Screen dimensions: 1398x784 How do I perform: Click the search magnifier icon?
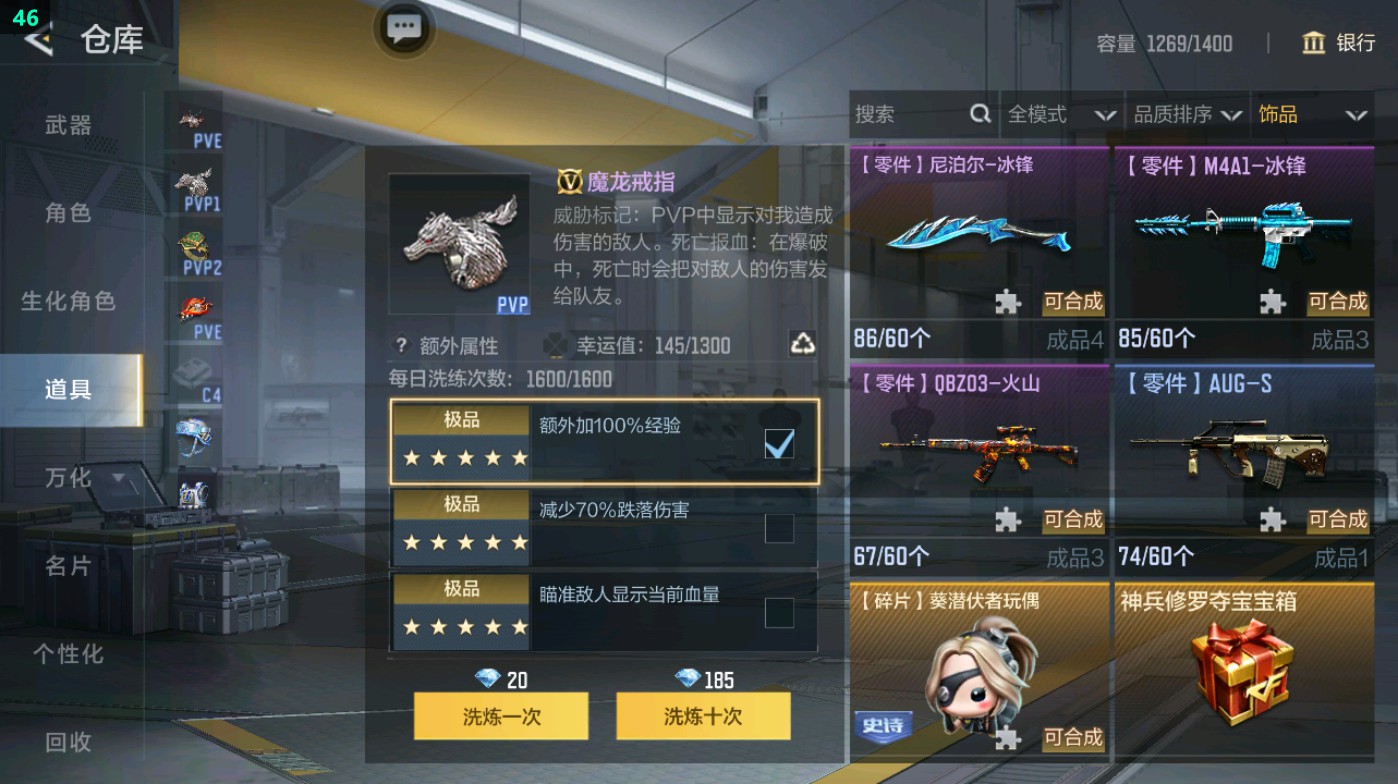(978, 114)
